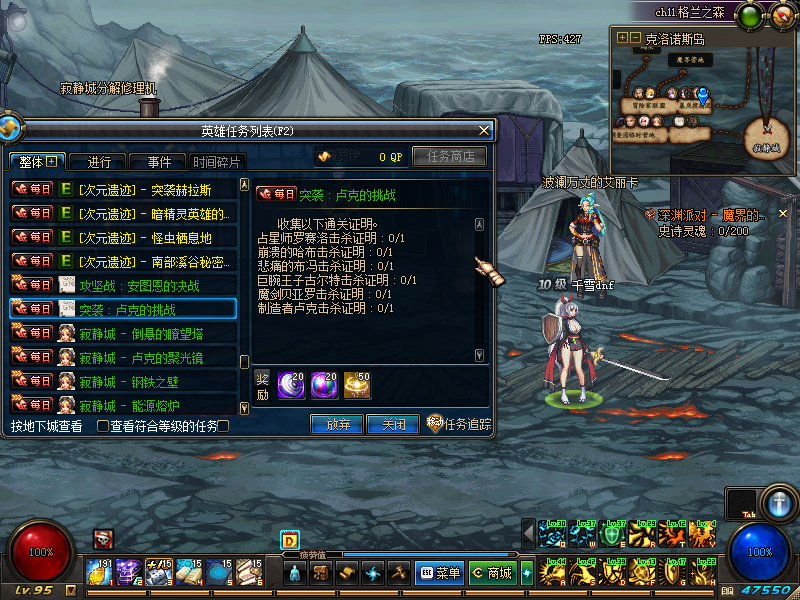The image size is (800, 600).
Task: Switch to the 进行 (in progress) tab
Action: [99, 162]
